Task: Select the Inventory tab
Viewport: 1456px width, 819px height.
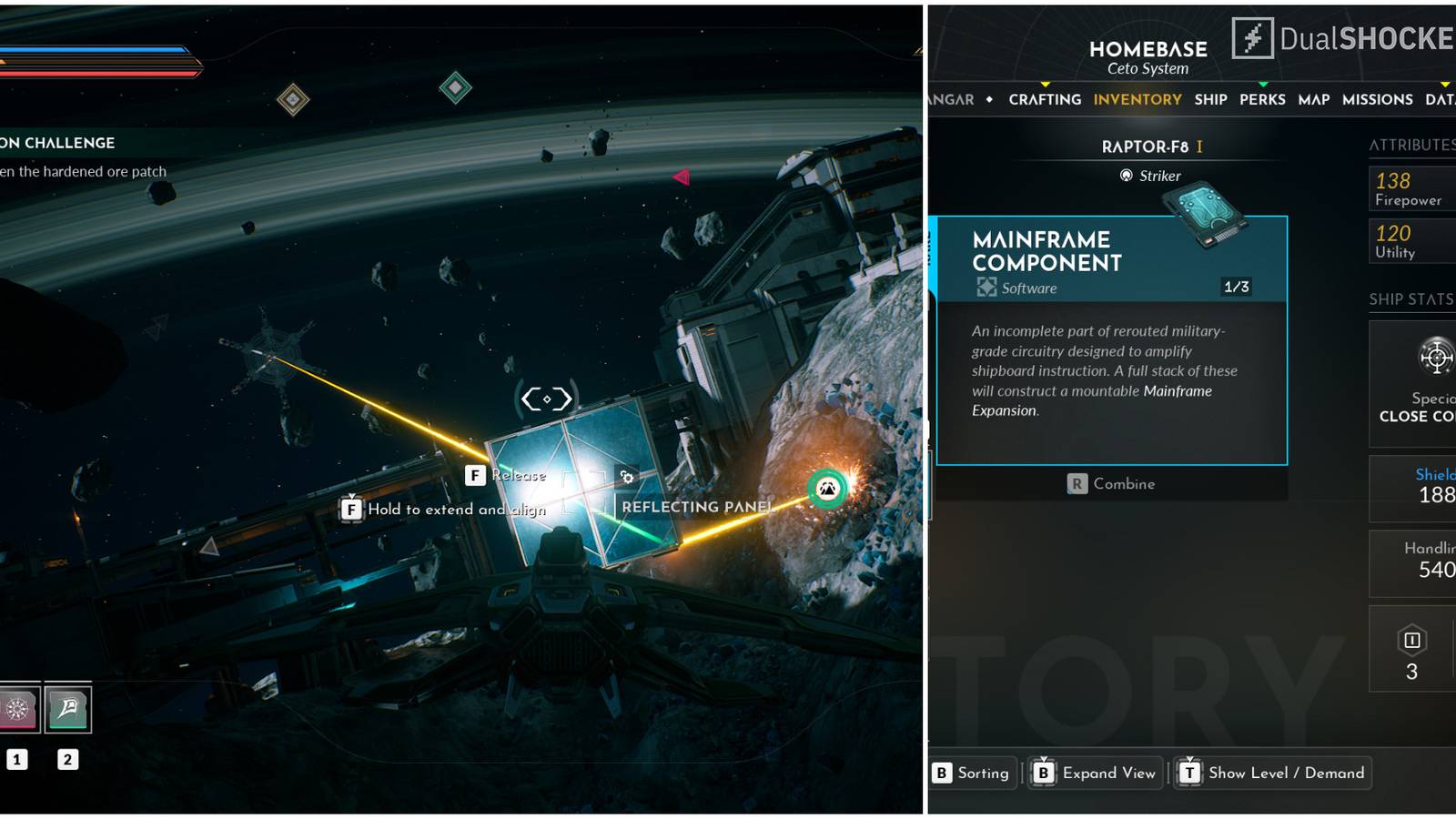Action: point(1137,99)
